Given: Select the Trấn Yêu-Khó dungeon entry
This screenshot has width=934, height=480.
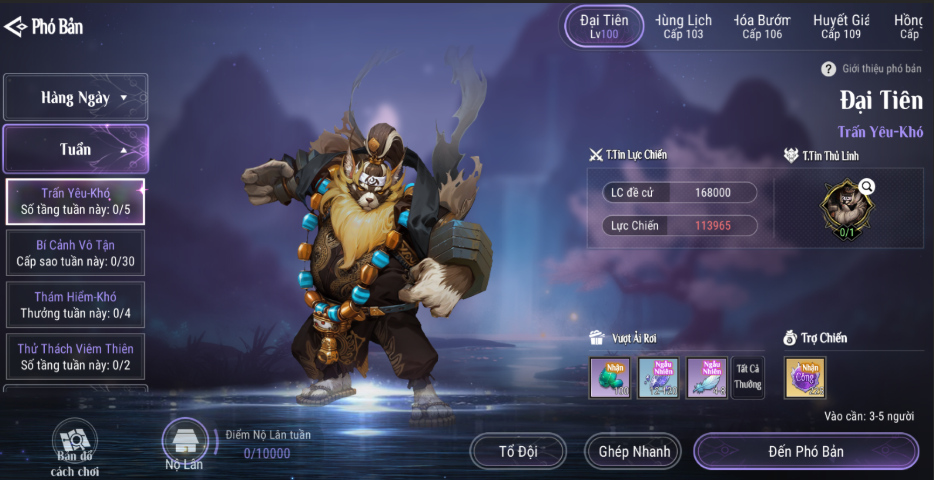Looking at the screenshot, I should [x=76, y=201].
